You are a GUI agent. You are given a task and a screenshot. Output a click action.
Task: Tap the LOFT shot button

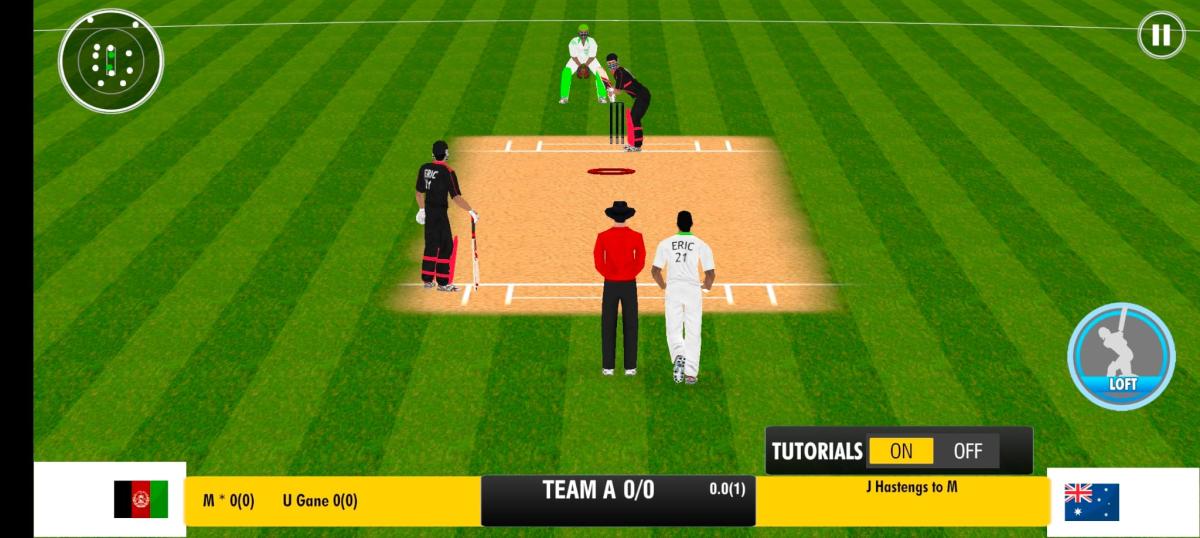pos(1121,356)
